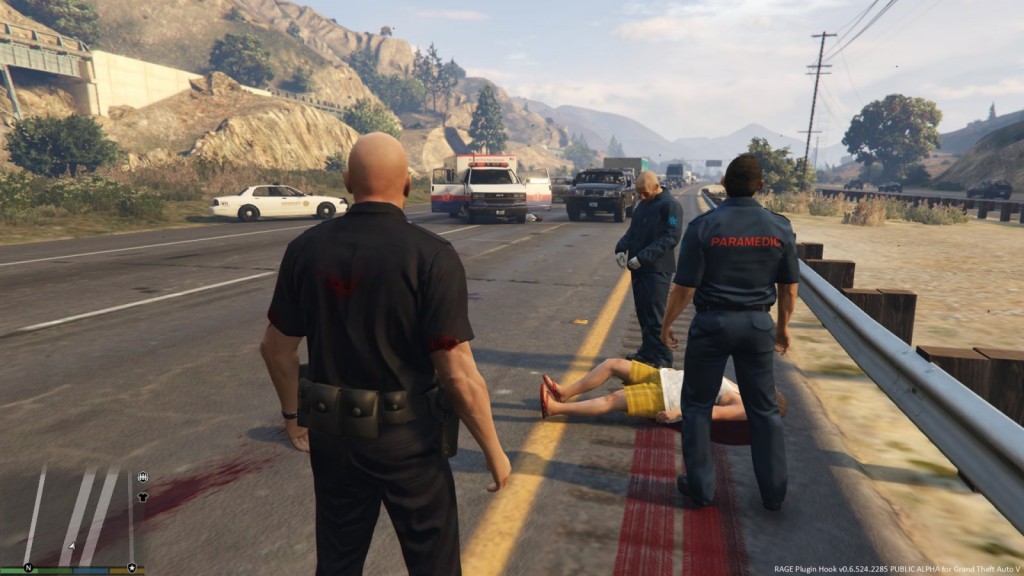Click the barber shop blip on minimap

142,477
